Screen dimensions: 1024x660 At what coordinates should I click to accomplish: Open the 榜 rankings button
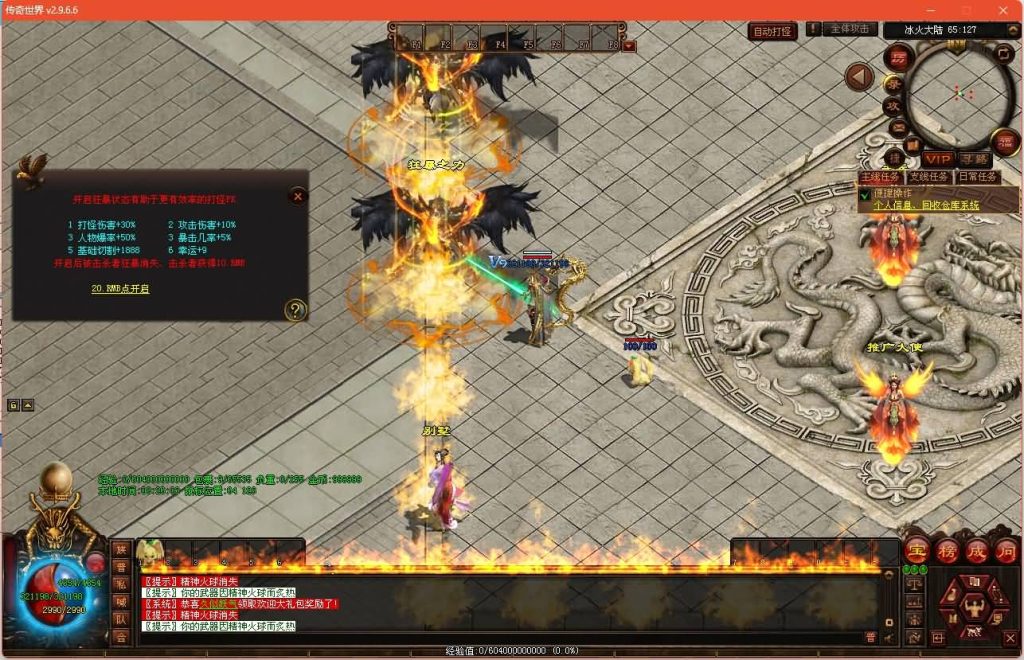pyautogui.click(x=946, y=550)
